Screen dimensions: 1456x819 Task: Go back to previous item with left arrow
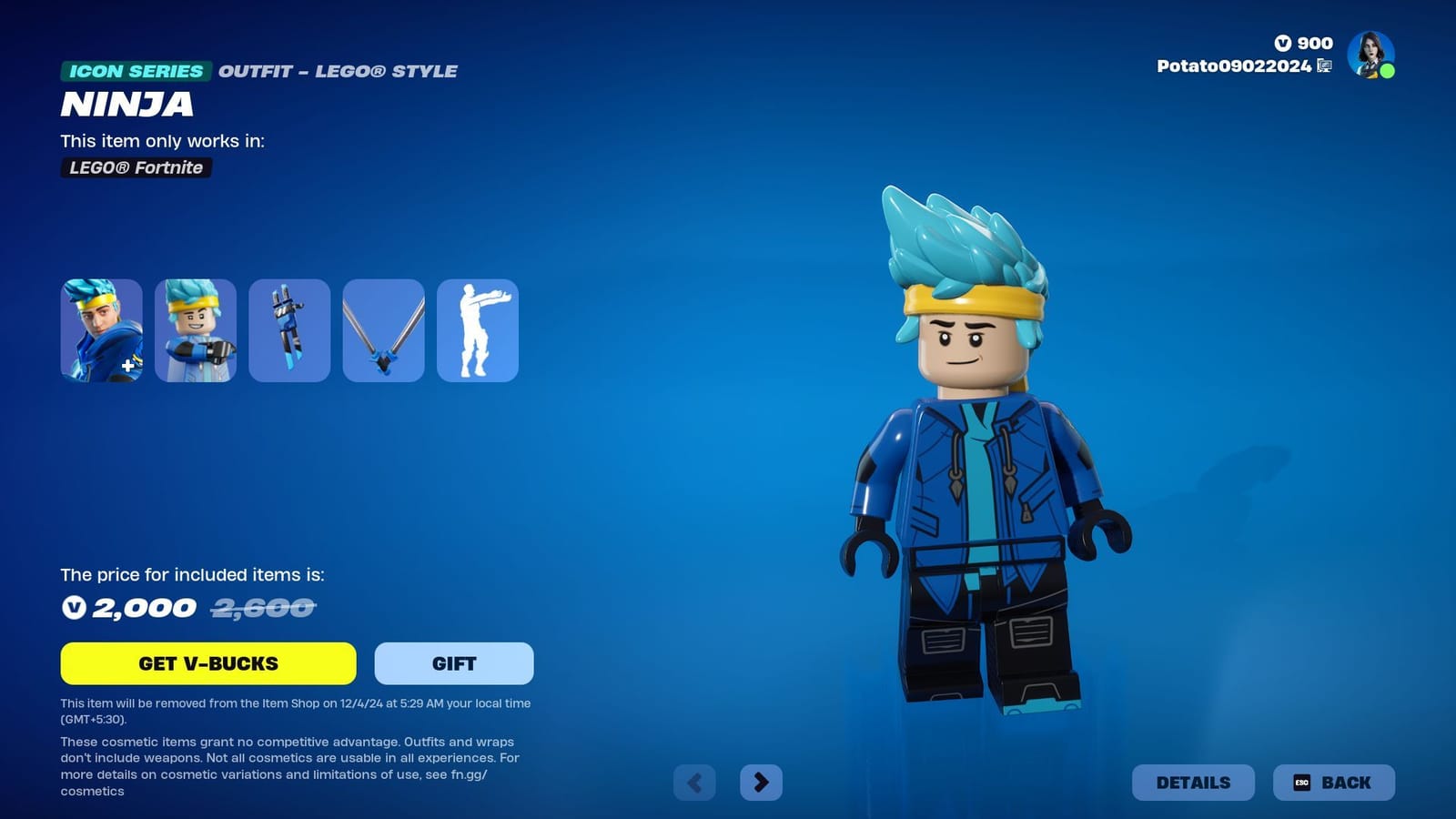[695, 782]
